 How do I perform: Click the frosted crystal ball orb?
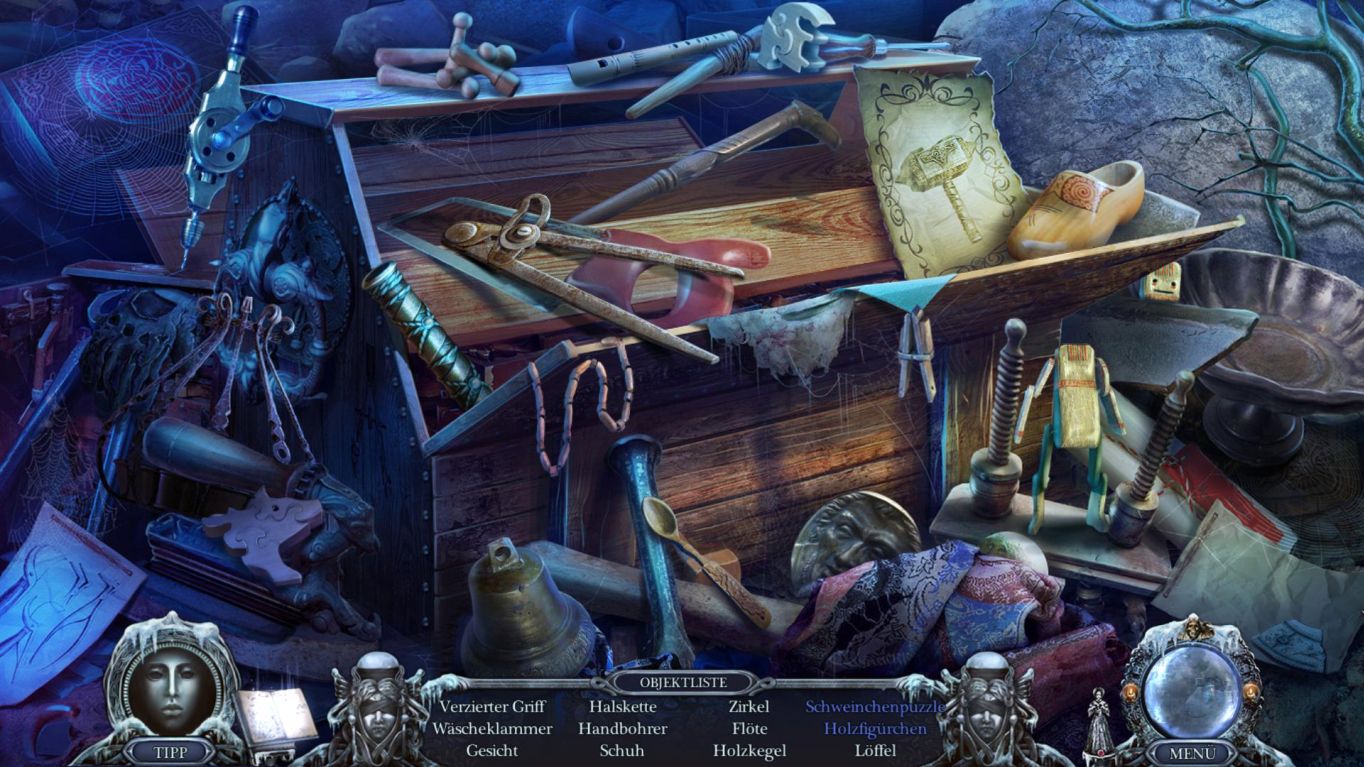tap(1192, 688)
